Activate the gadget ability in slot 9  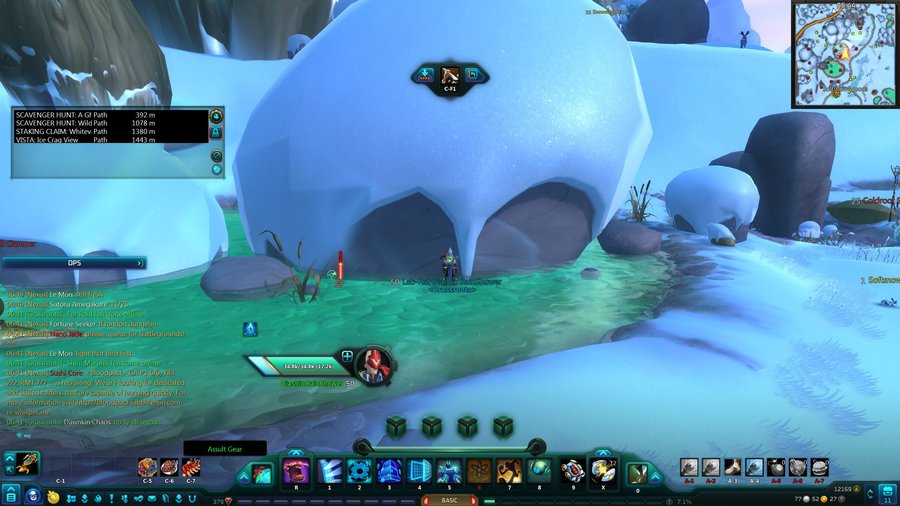[x=571, y=470]
